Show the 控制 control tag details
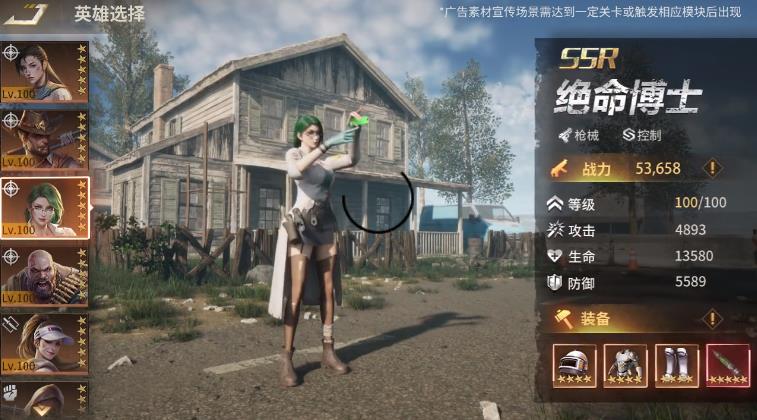Screen dimensions: 757x420 pyautogui.click(x=641, y=134)
